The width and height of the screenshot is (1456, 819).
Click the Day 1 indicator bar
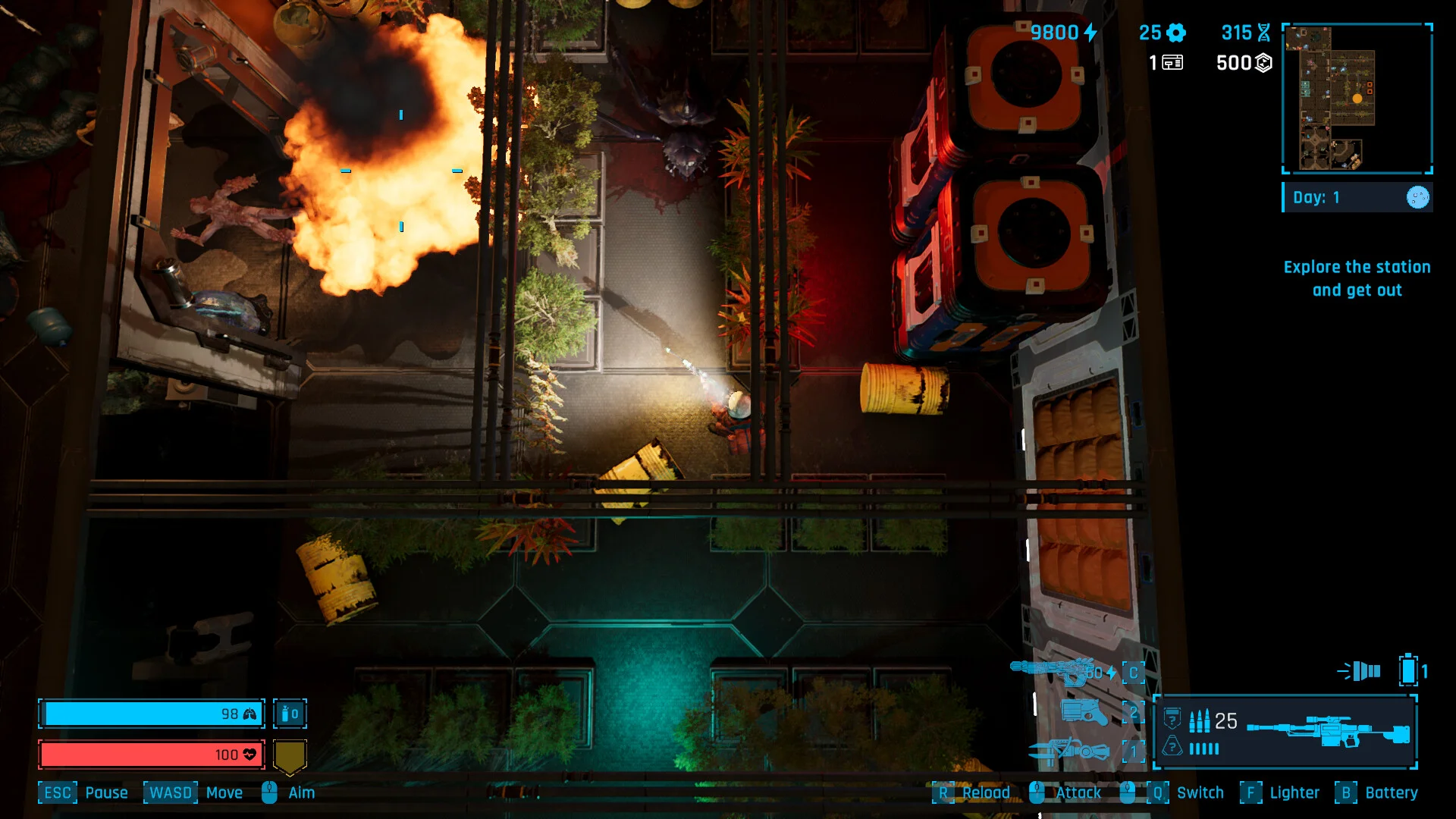(1357, 197)
